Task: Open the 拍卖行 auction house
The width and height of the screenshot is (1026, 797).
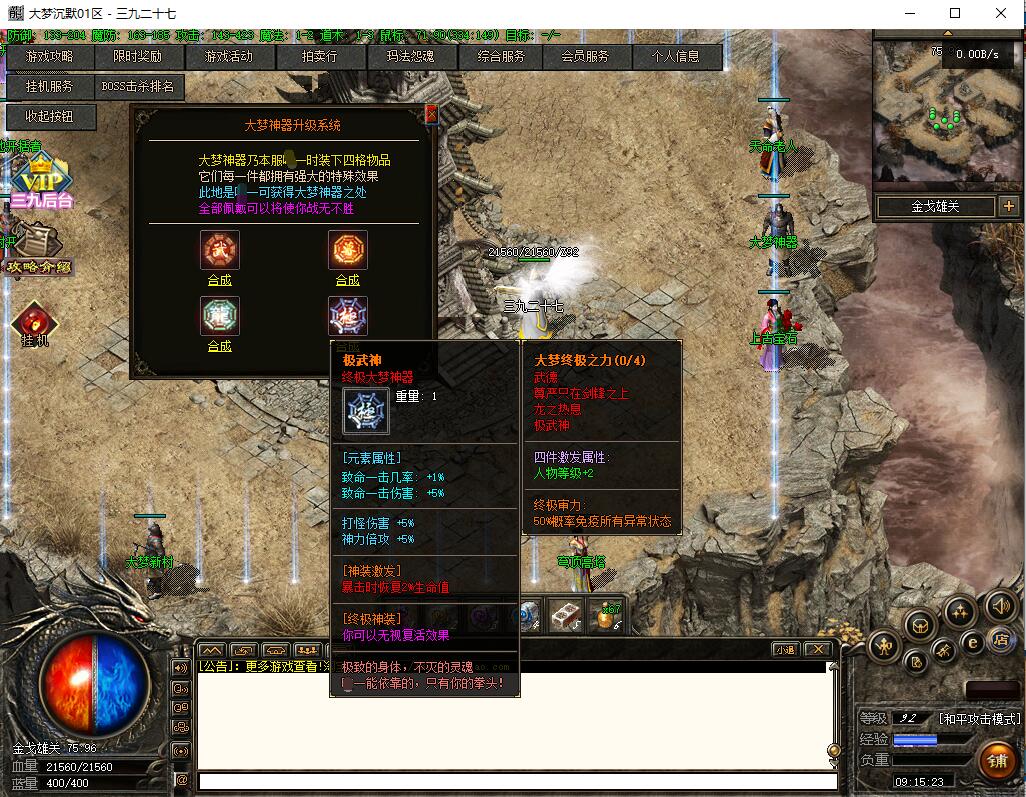Action: coord(320,57)
